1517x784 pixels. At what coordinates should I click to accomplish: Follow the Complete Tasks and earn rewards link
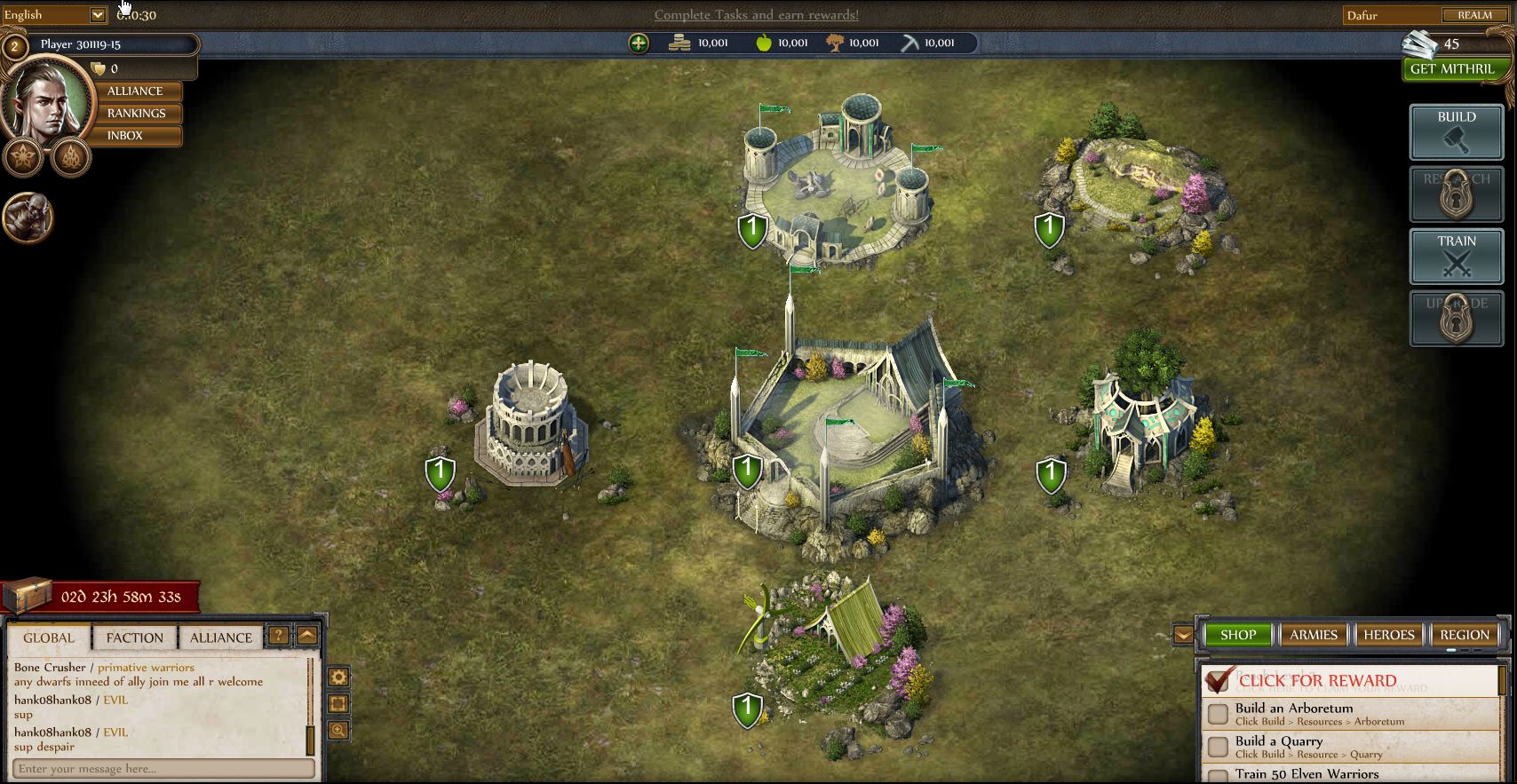tap(757, 15)
